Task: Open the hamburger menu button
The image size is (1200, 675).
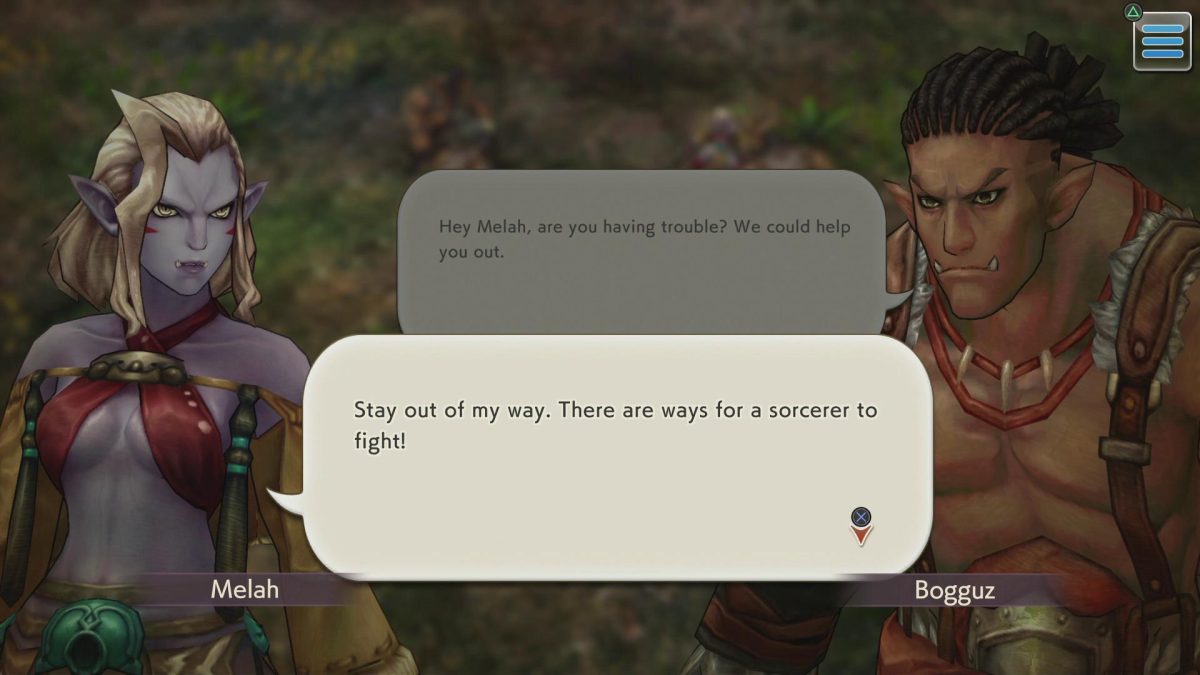Action: click(1162, 41)
